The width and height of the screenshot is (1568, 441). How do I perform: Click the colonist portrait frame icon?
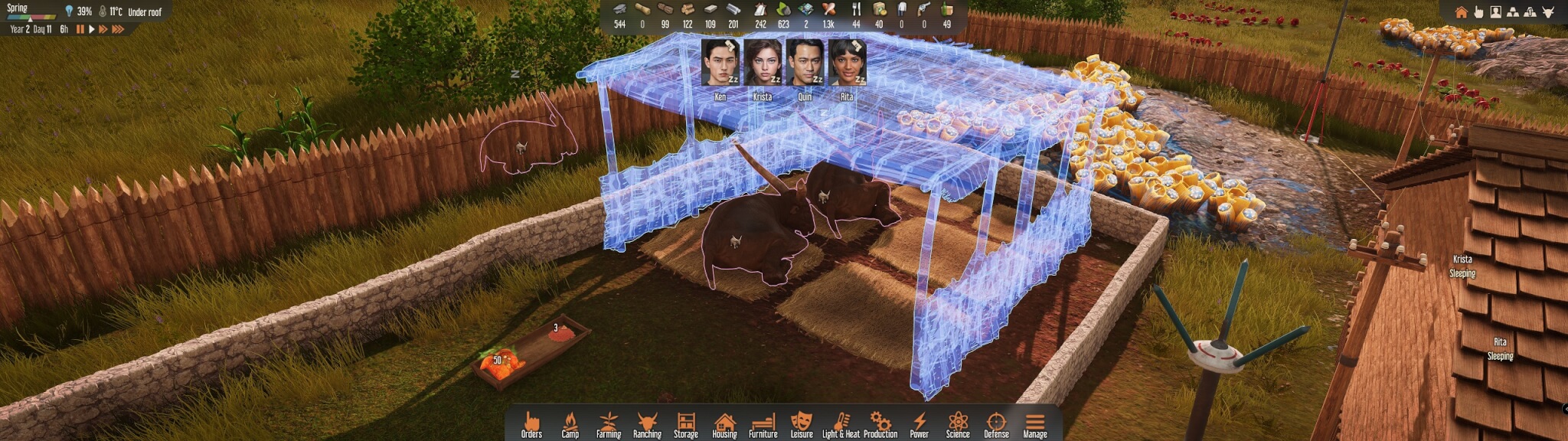1495,12
